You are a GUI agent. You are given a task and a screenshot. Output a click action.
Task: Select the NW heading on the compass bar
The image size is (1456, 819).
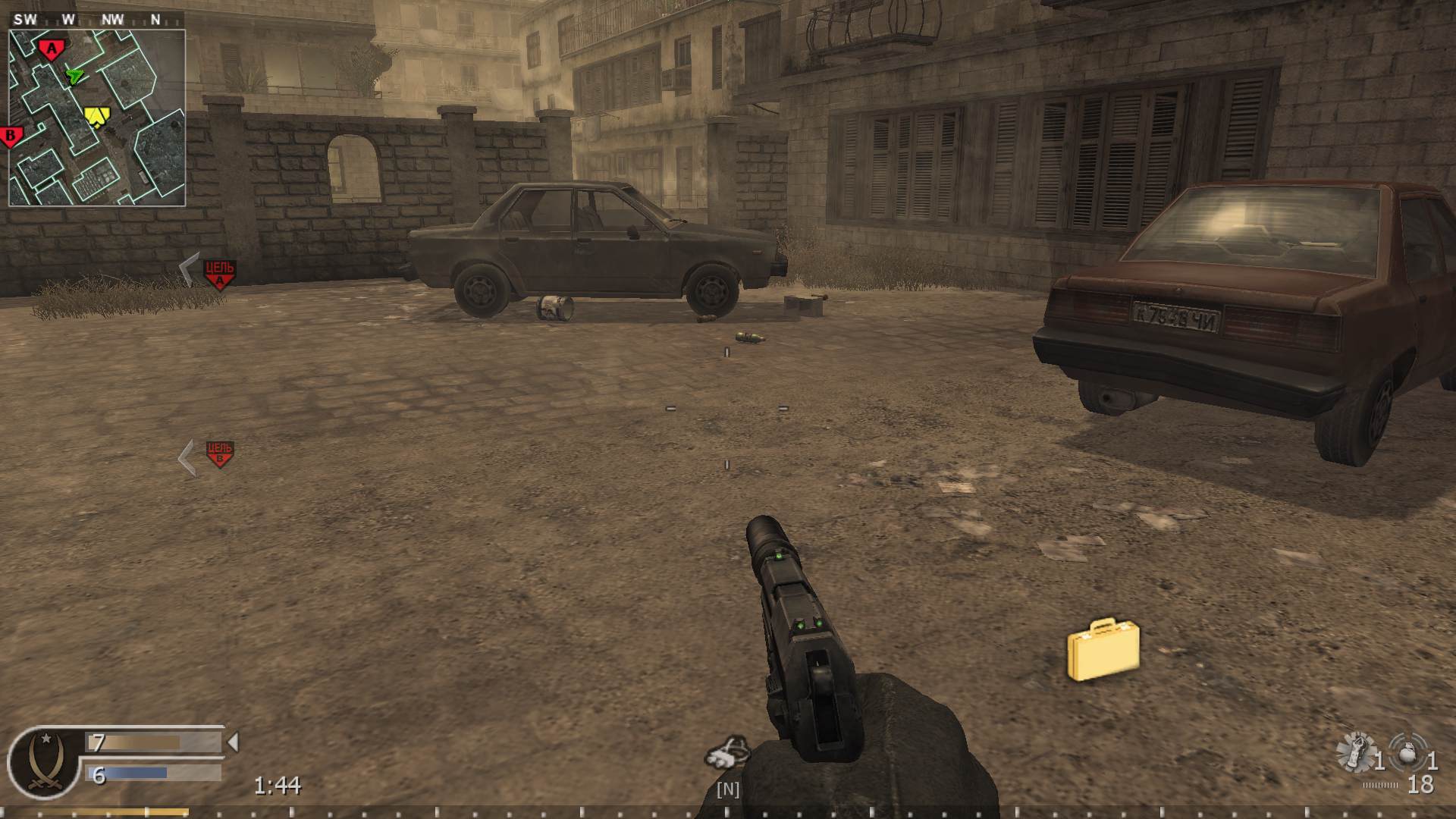(x=114, y=20)
